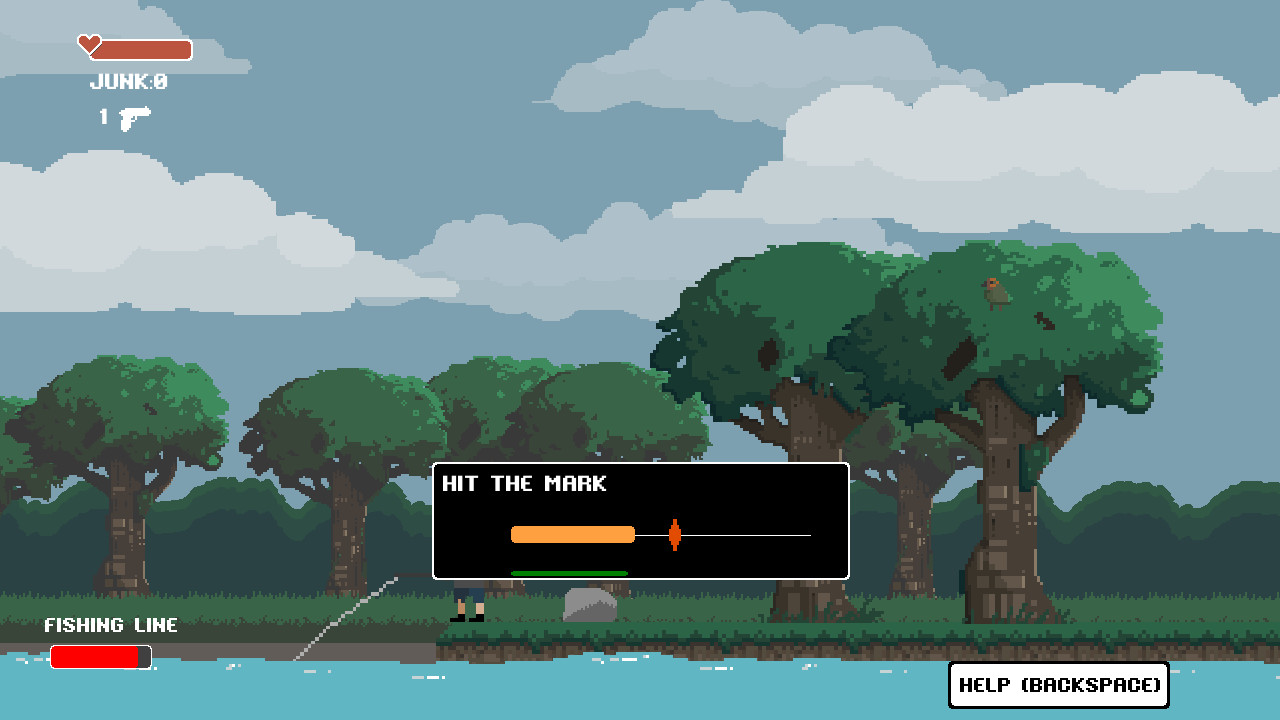Click the FISHING LINE label
This screenshot has width=1280, height=720.
click(110, 625)
